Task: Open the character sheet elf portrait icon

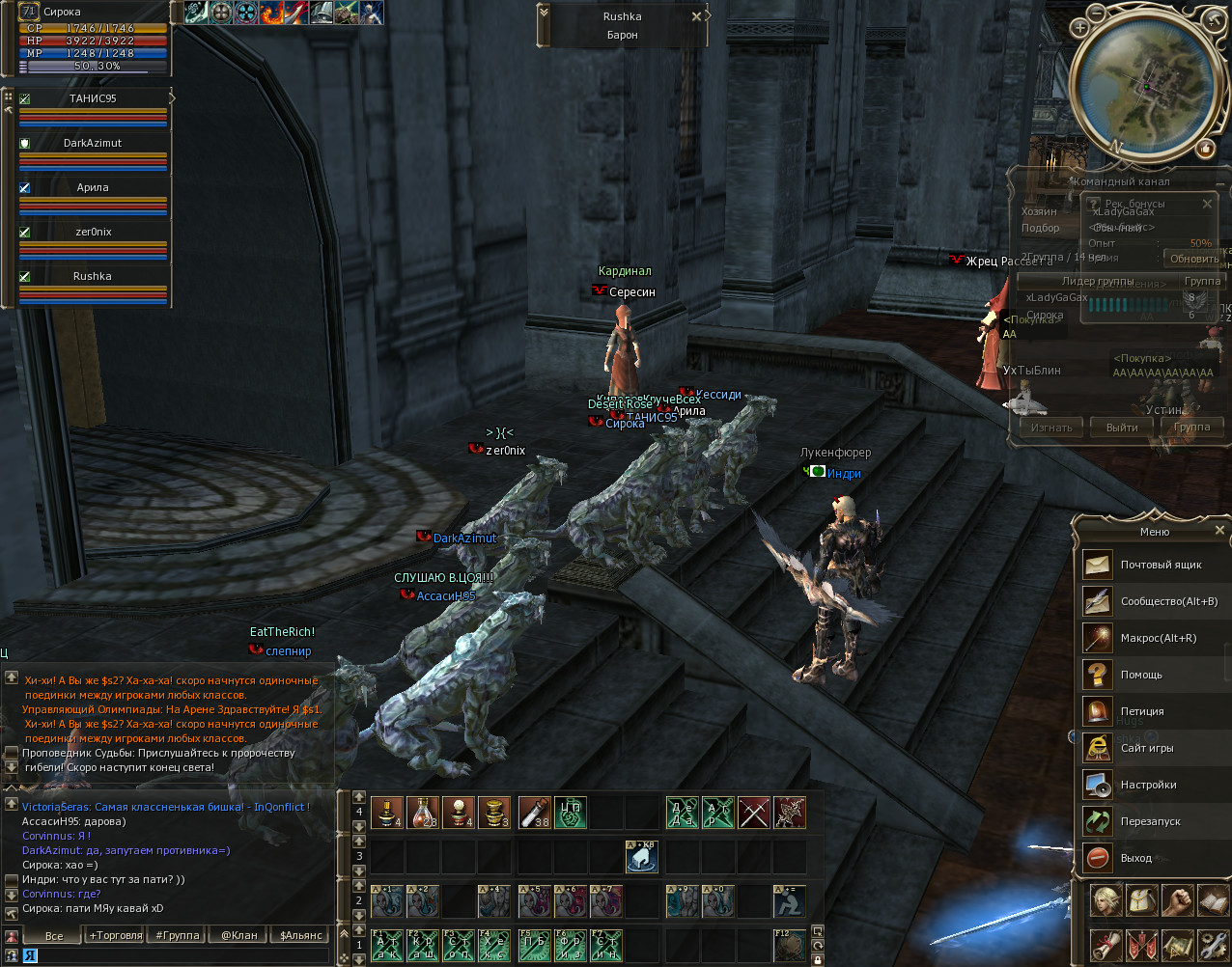Action: pos(1106,900)
